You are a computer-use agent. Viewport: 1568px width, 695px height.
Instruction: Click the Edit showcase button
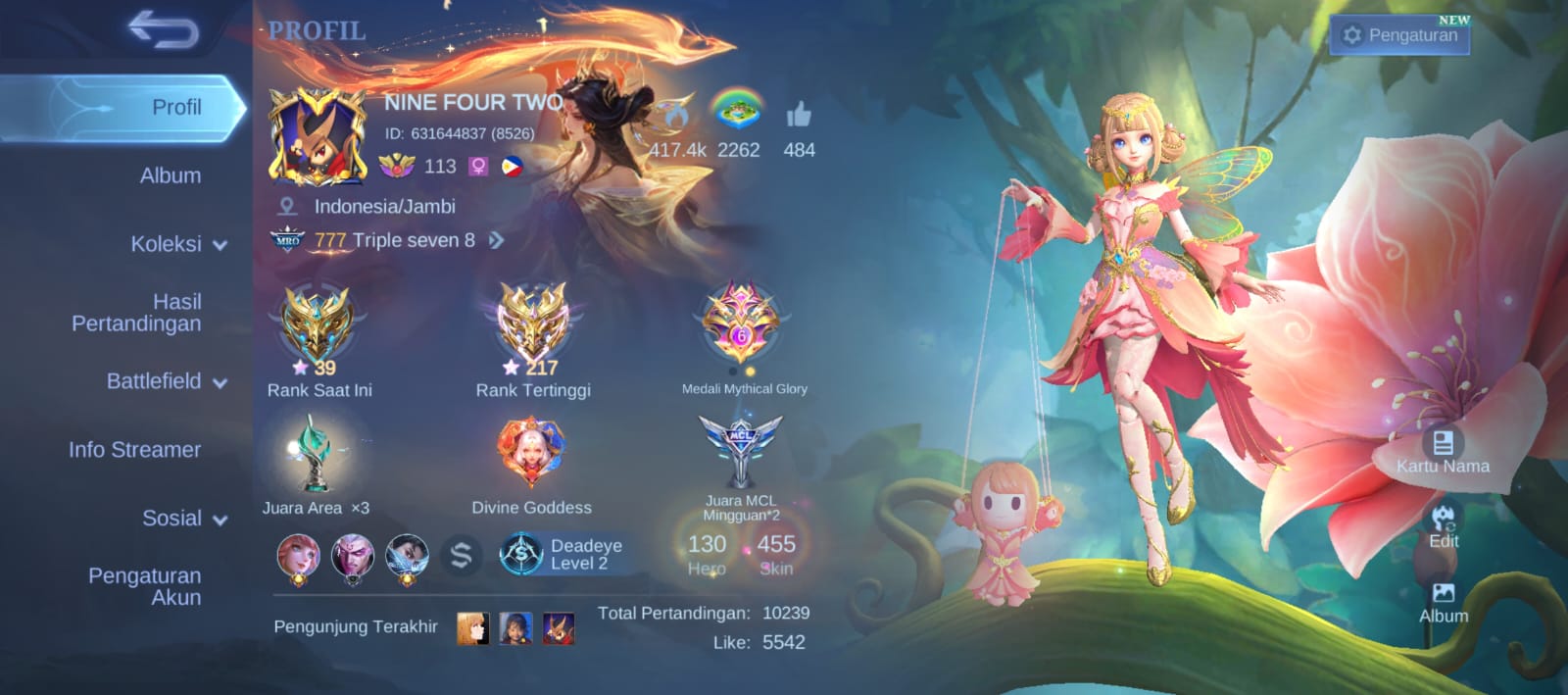pyautogui.click(x=1444, y=526)
